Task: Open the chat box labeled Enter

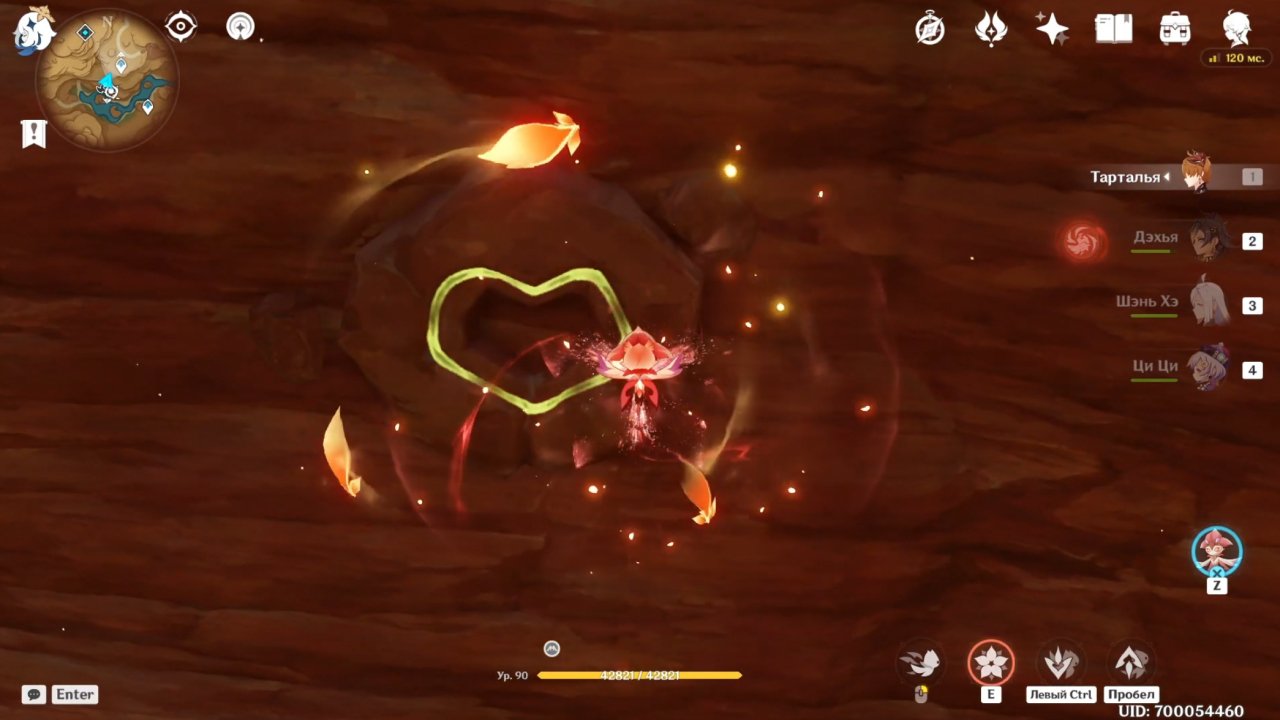Action: [x=61, y=694]
